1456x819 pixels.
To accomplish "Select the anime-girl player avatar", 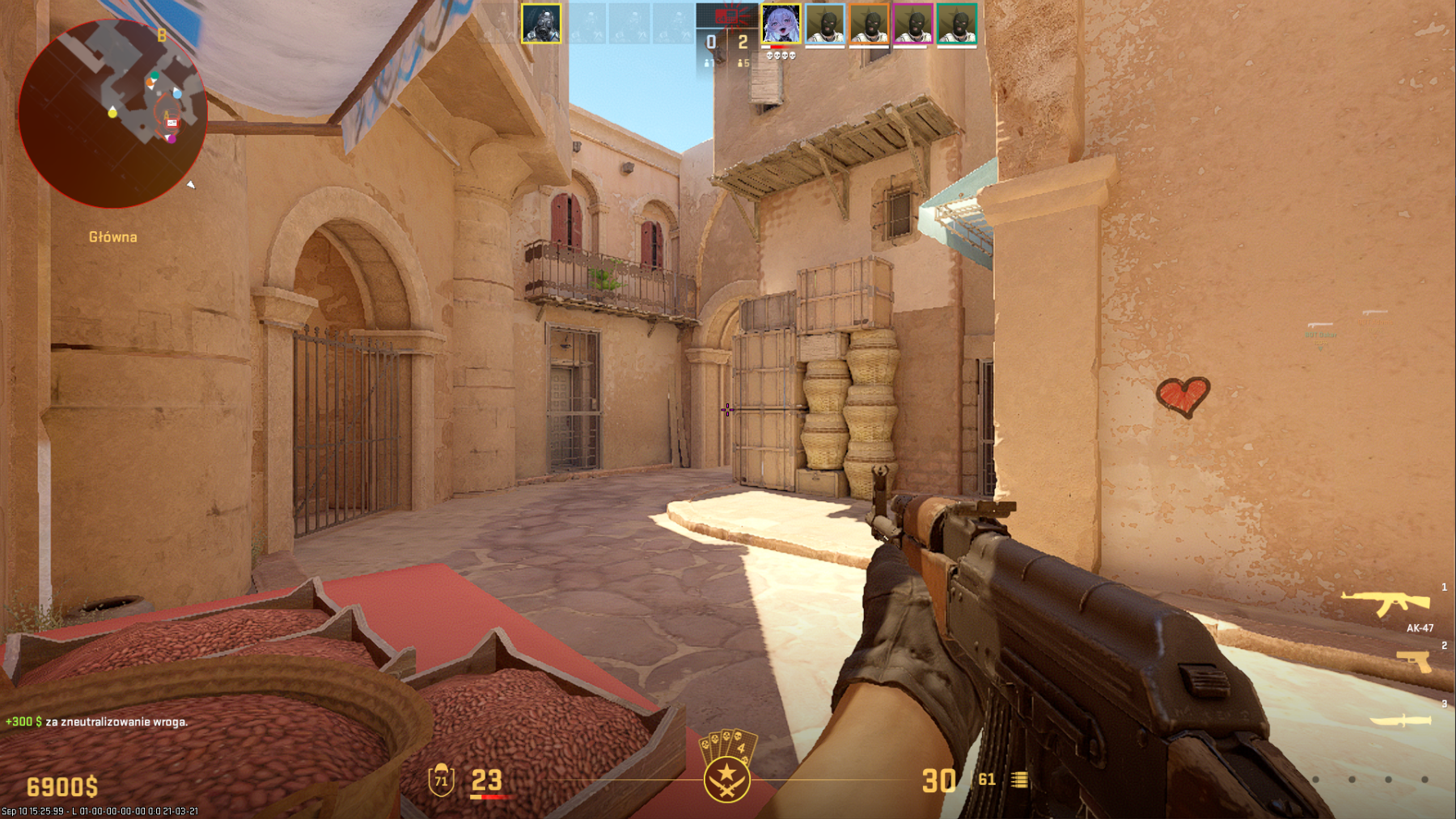I will 781,24.
